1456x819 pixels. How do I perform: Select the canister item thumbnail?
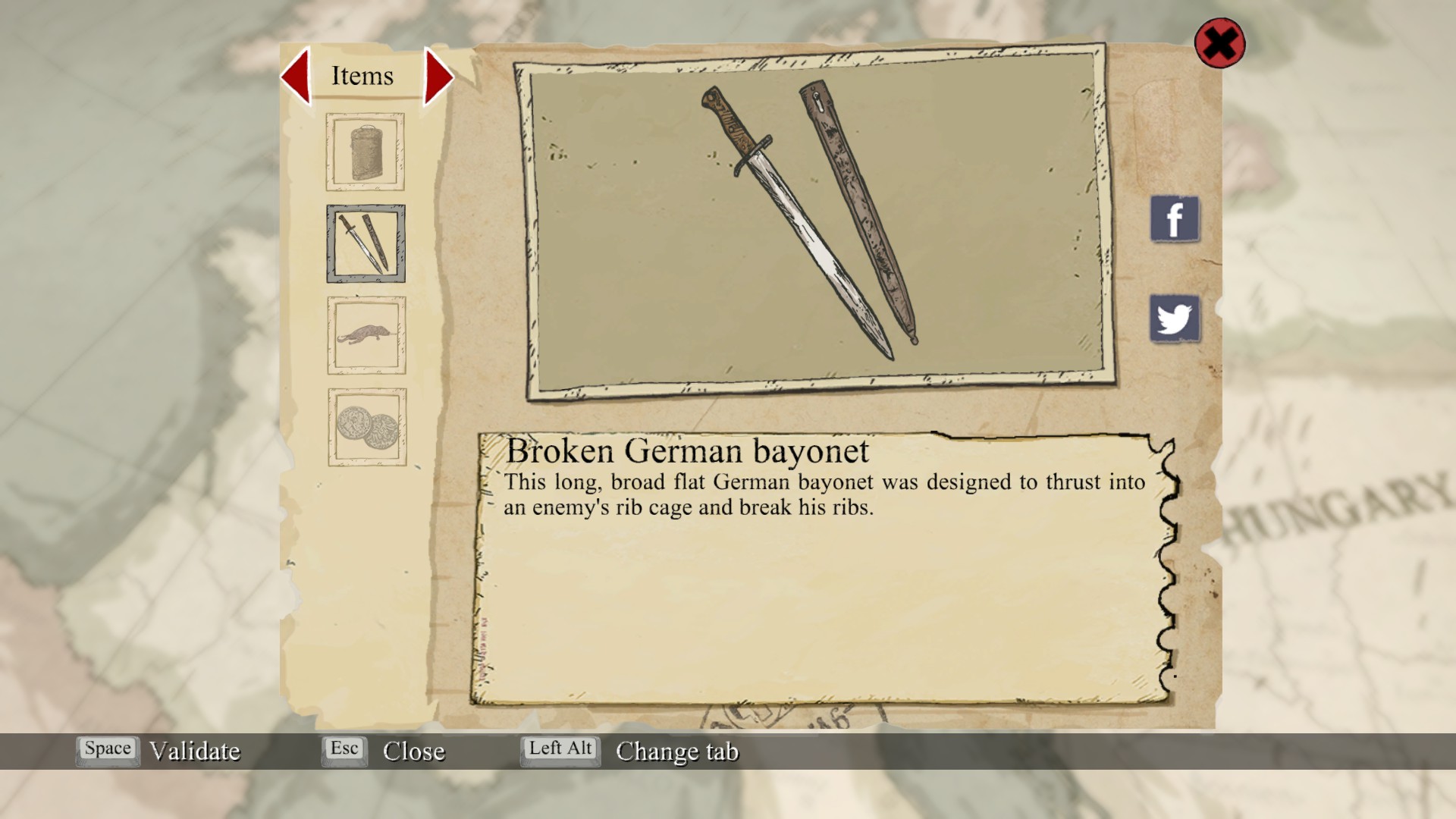[366, 152]
